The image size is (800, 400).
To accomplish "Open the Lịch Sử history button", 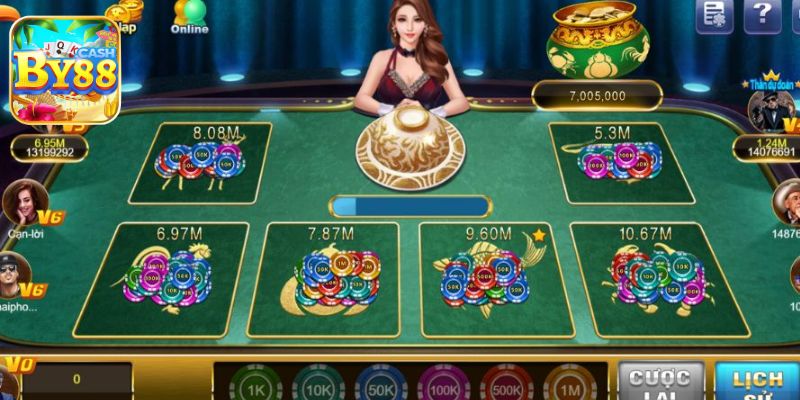I will point(757,383).
